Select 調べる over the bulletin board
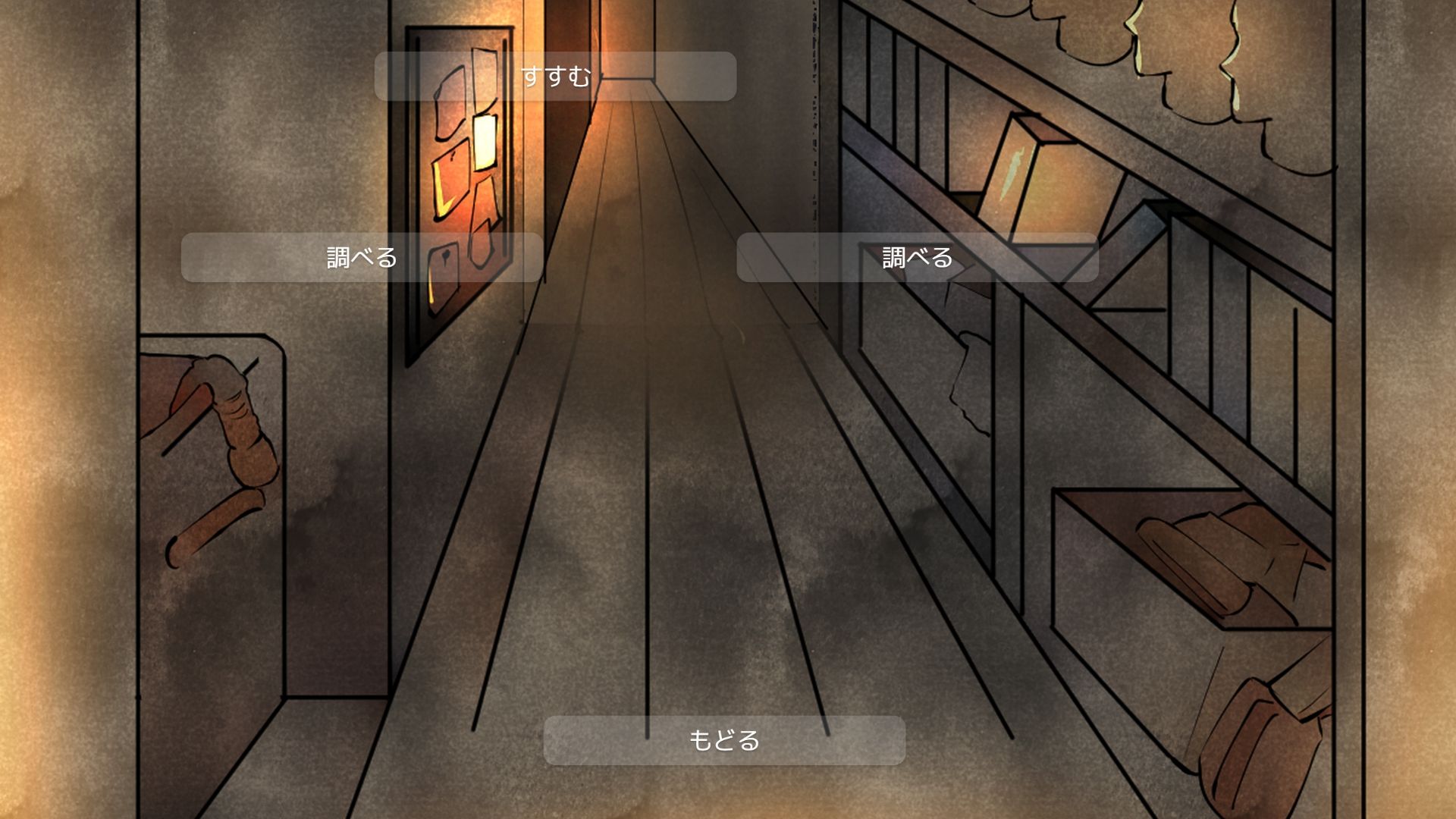1456x819 pixels. click(x=362, y=258)
